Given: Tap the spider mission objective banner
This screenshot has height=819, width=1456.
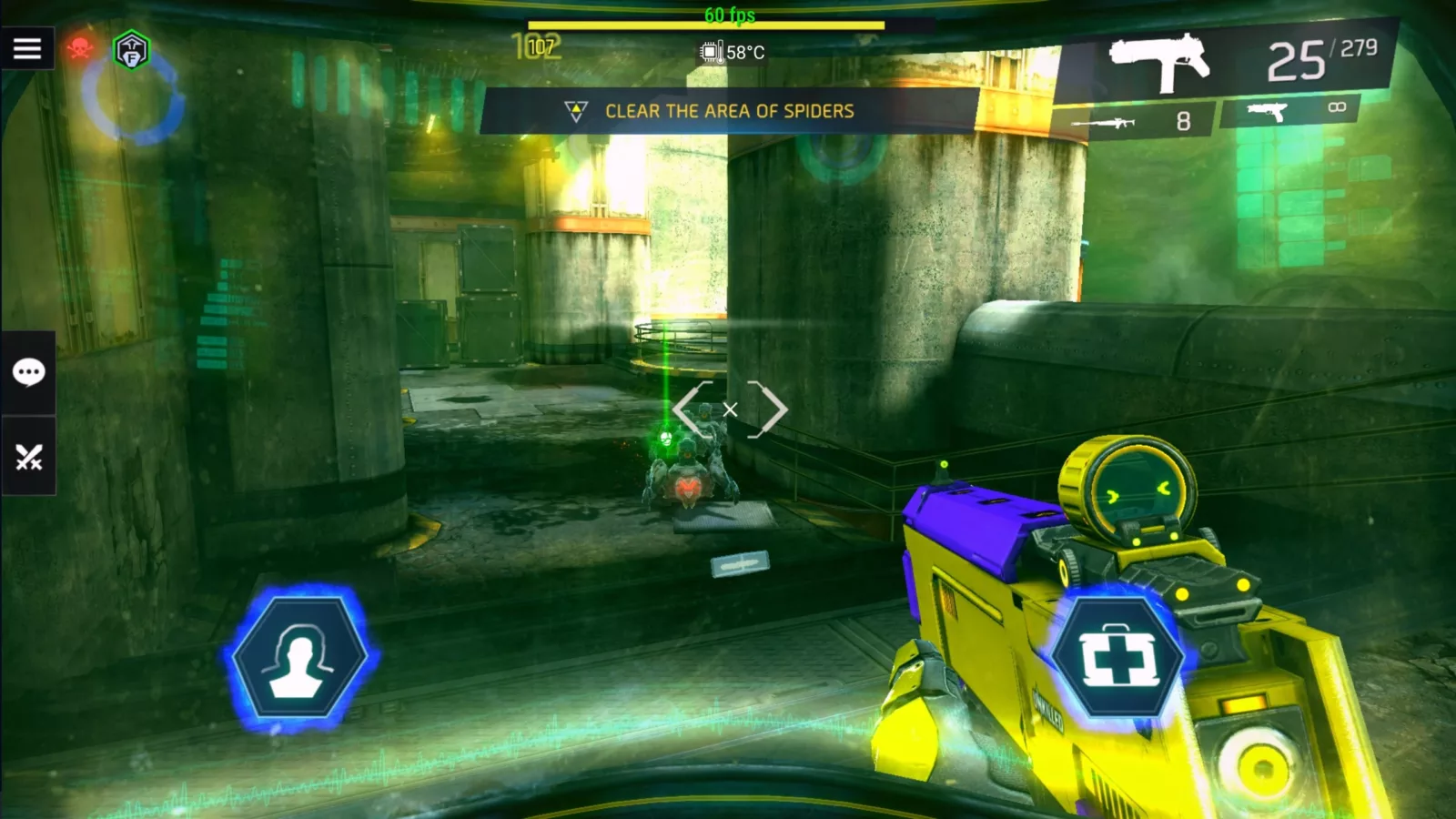Looking at the screenshot, I should tap(728, 111).
